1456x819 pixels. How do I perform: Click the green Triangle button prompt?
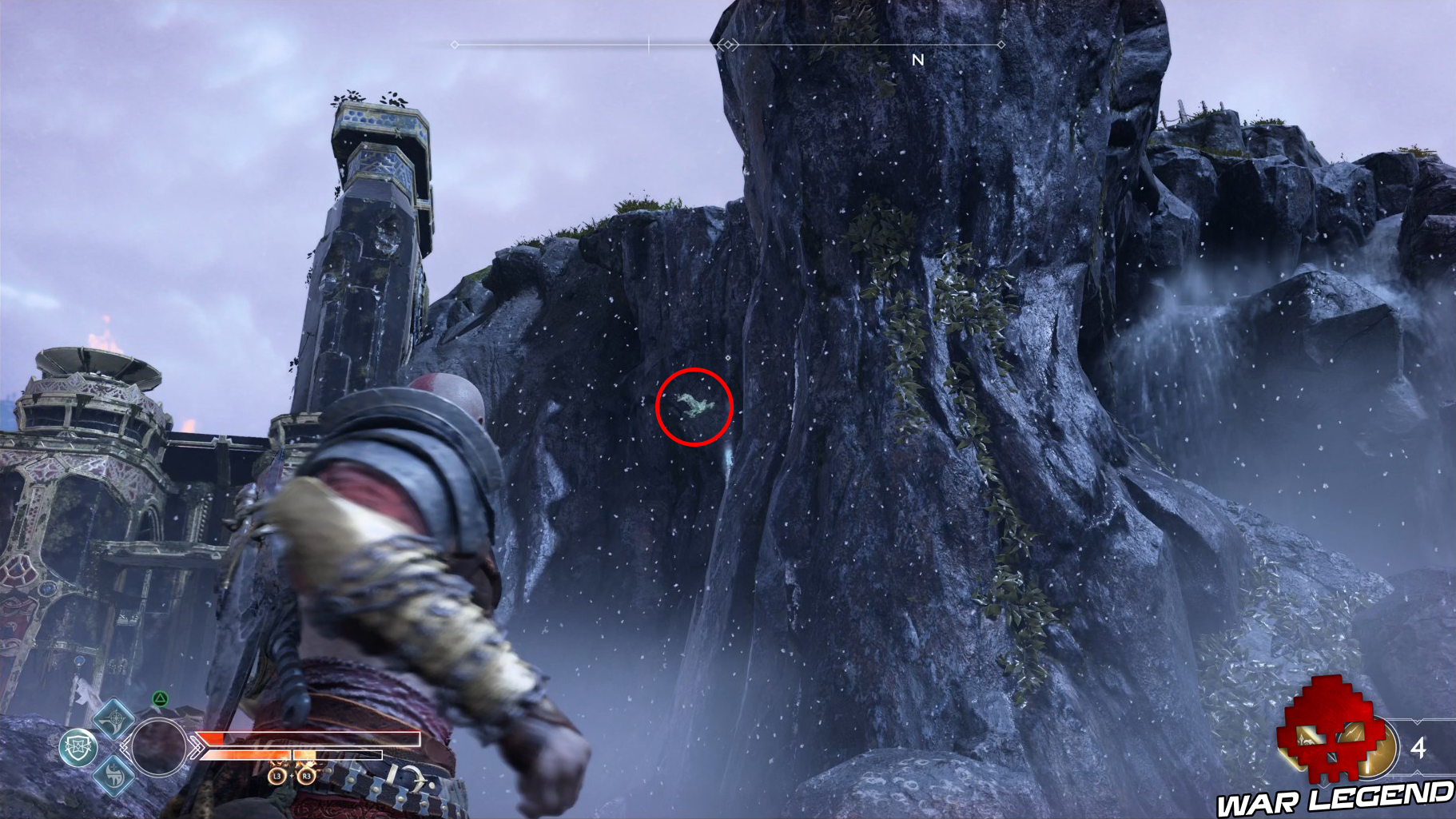[160, 698]
